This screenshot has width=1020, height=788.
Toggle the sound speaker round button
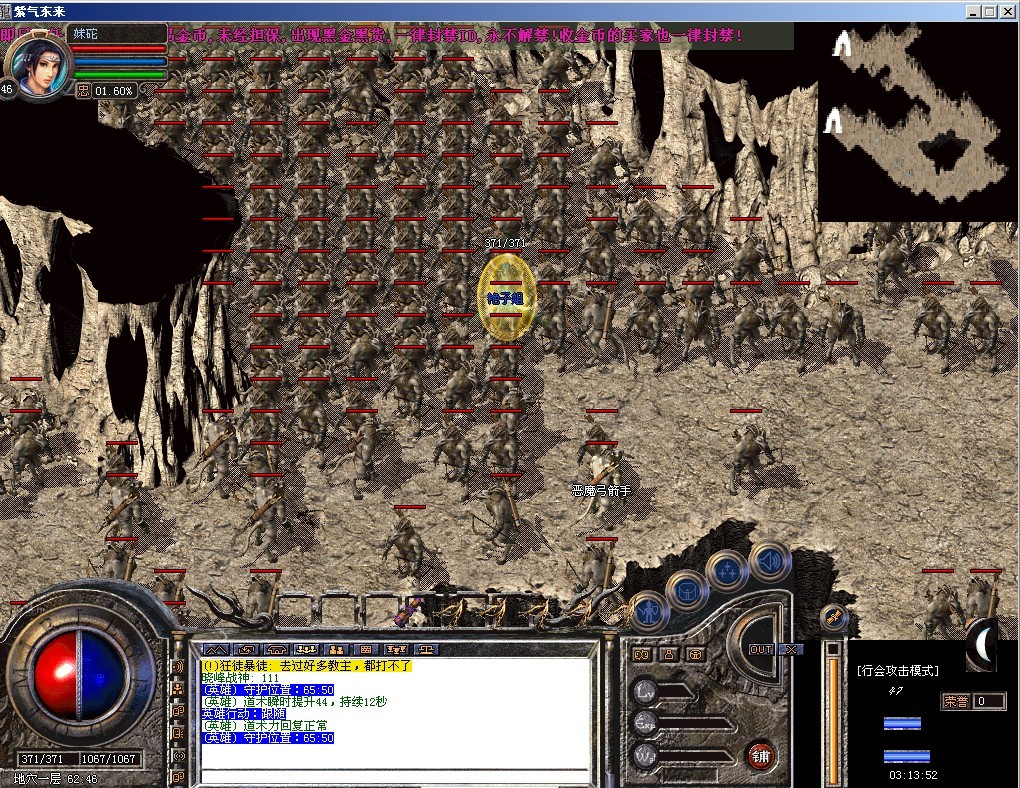pyautogui.click(x=769, y=560)
